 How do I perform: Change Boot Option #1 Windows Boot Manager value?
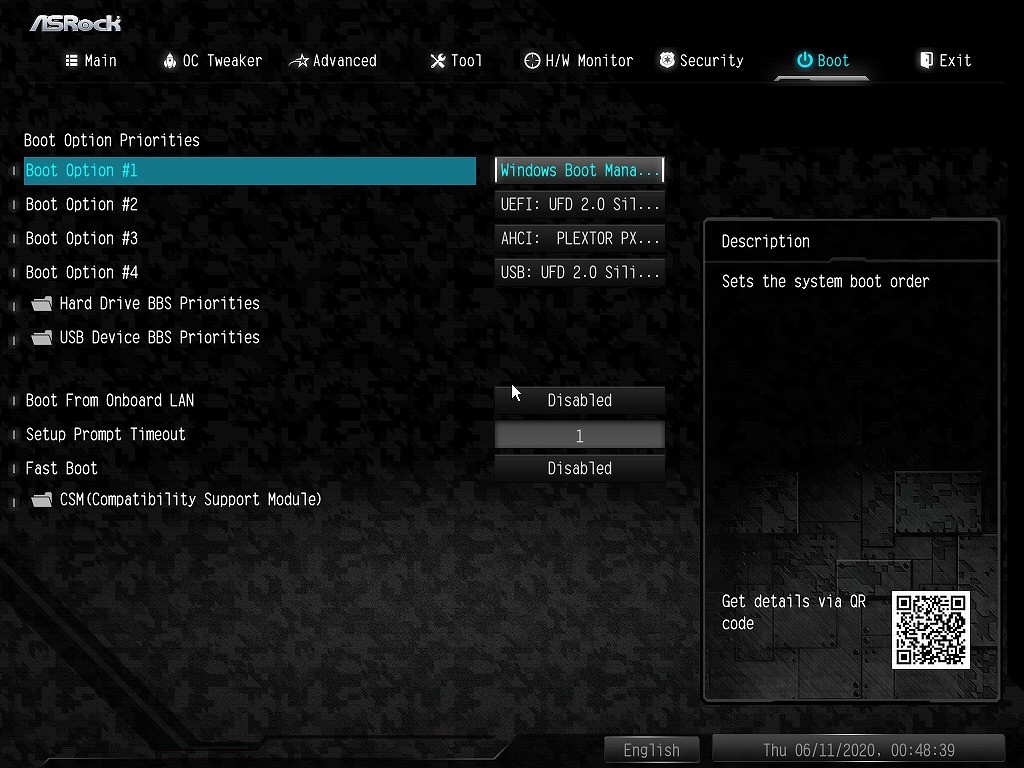coord(579,171)
